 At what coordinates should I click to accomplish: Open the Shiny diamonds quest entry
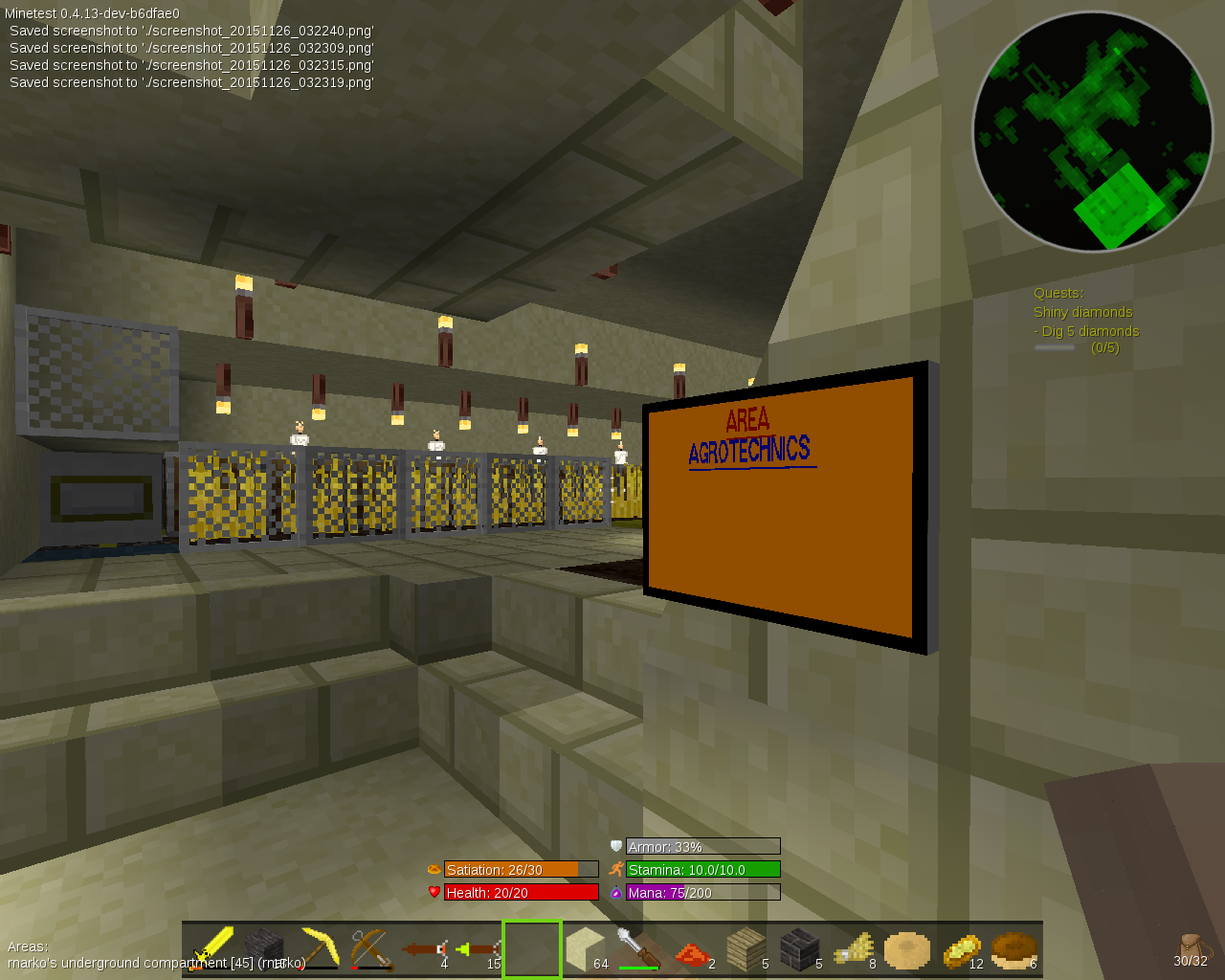tap(1085, 312)
